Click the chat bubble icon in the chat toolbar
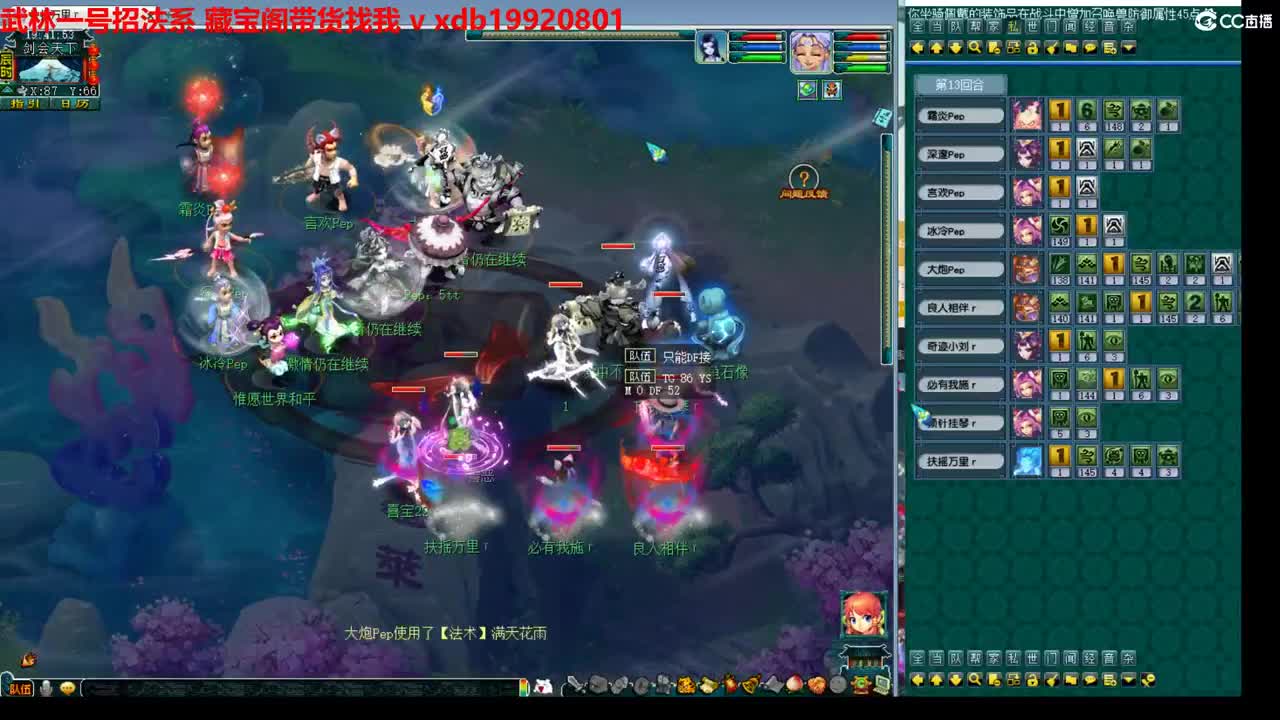Viewport: 1280px width, 720px height. click(1090, 679)
